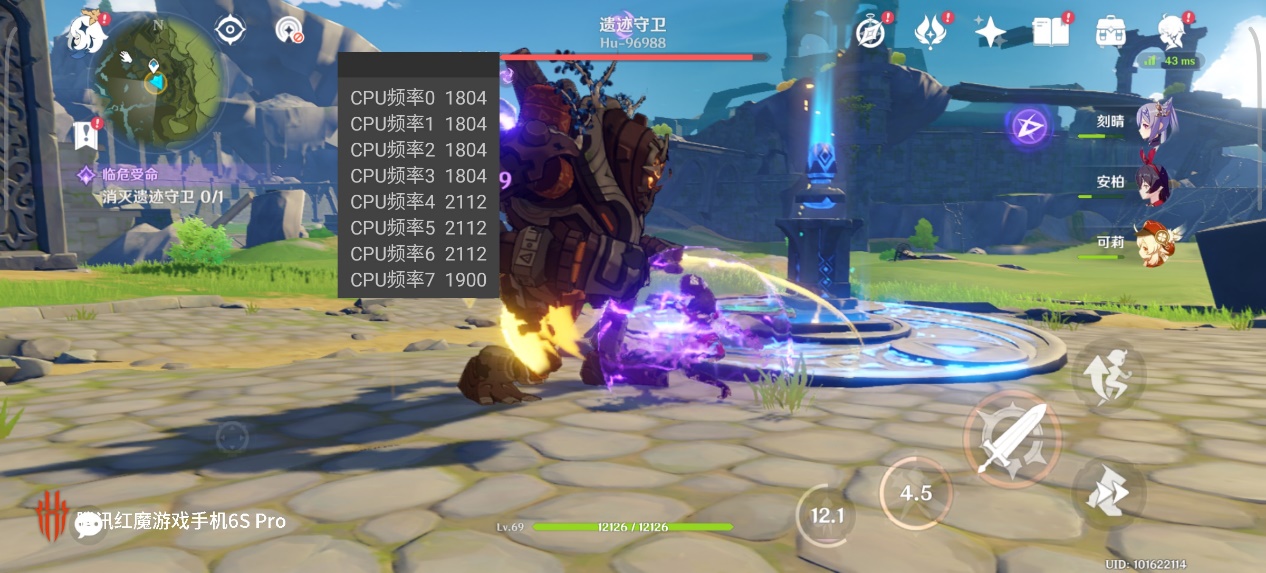1266x573 pixels.
Task: Switch to party member 安柏
Action: tap(1148, 182)
